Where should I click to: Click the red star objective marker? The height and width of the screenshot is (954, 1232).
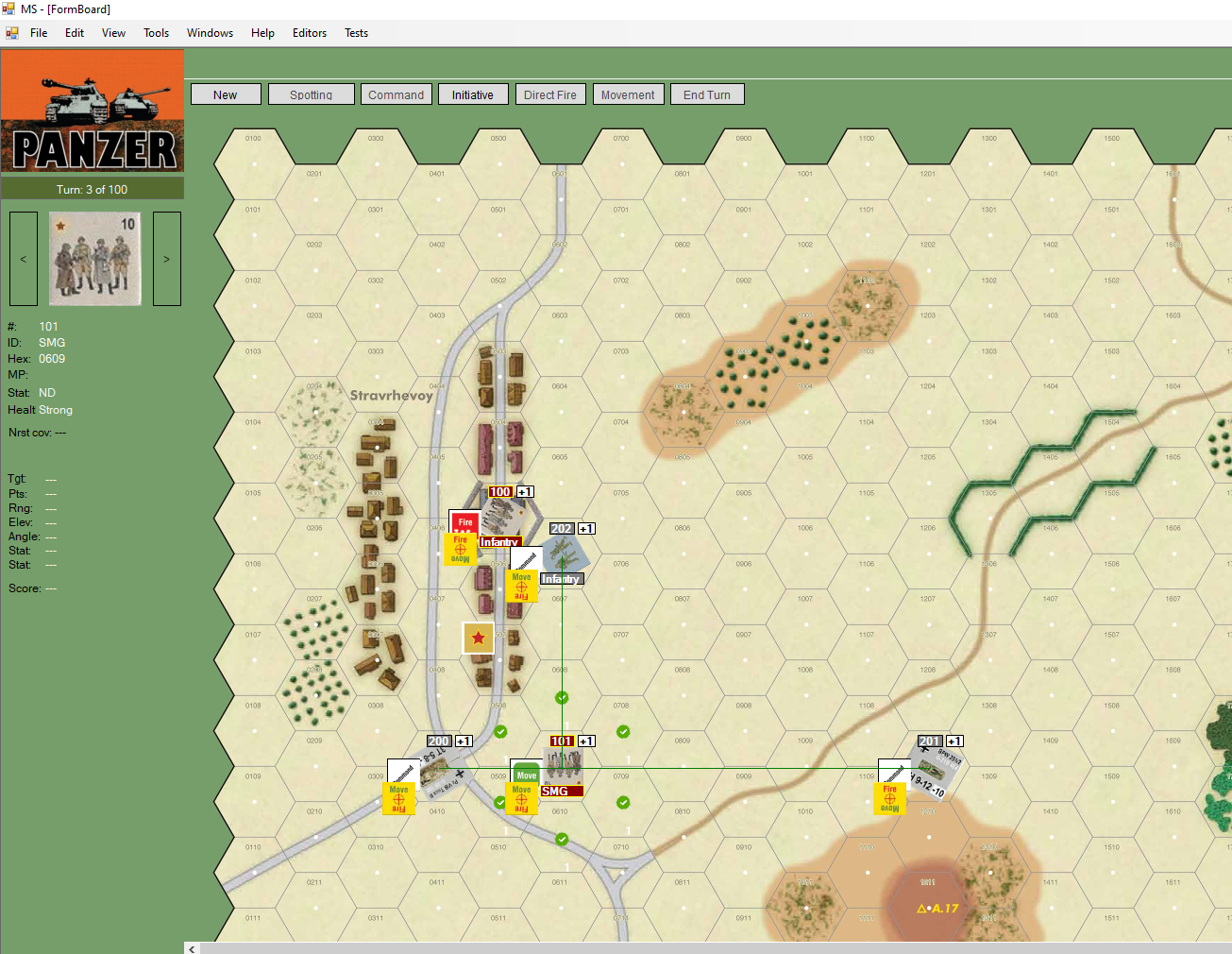pyautogui.click(x=478, y=638)
